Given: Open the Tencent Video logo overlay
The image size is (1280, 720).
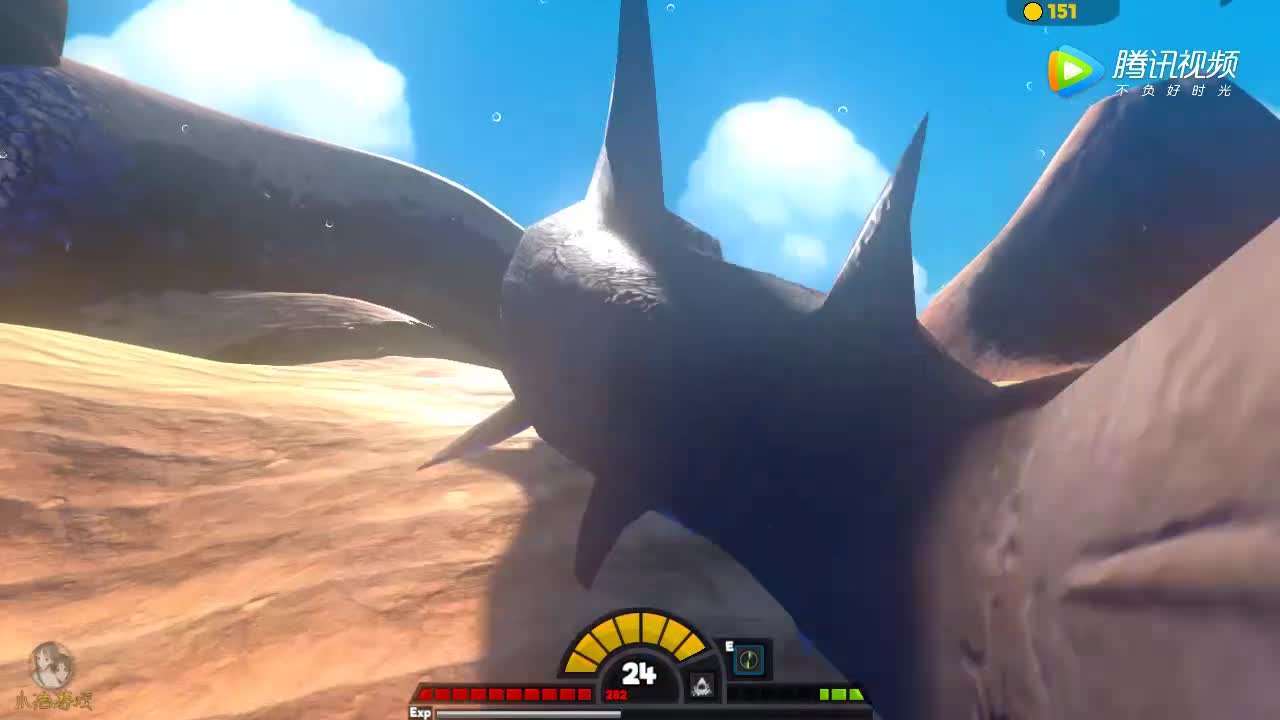Looking at the screenshot, I should 1143,71.
